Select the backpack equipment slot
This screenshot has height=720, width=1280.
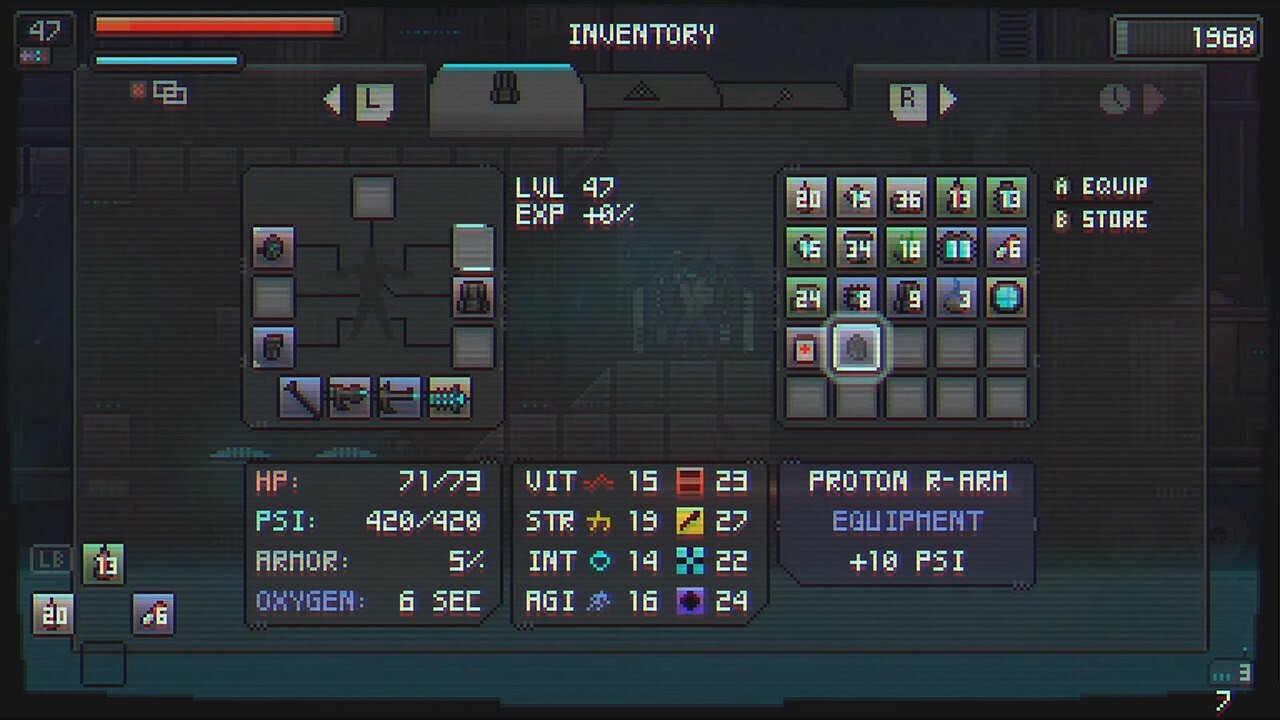473,298
